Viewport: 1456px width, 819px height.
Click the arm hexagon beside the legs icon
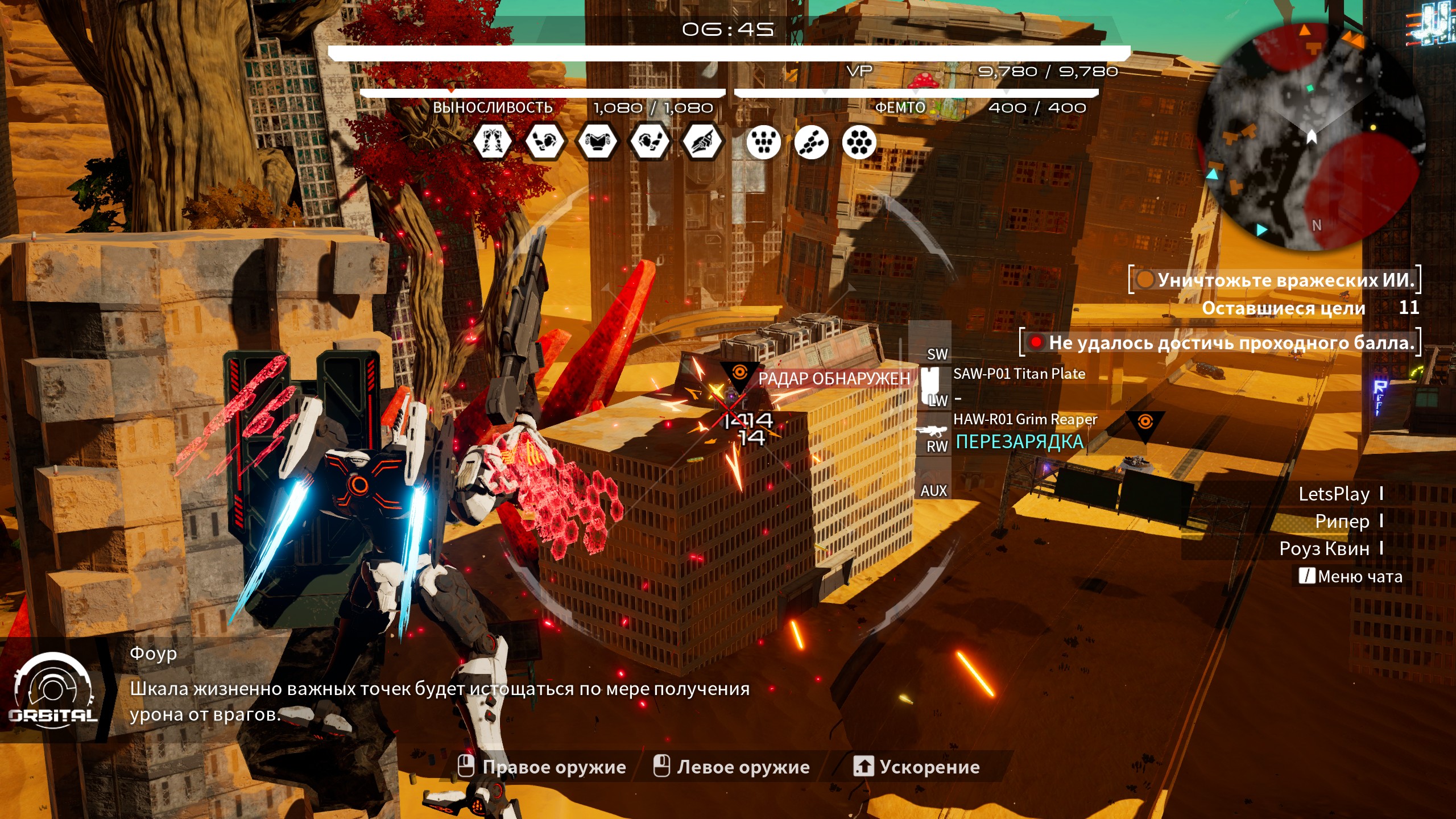(544, 141)
